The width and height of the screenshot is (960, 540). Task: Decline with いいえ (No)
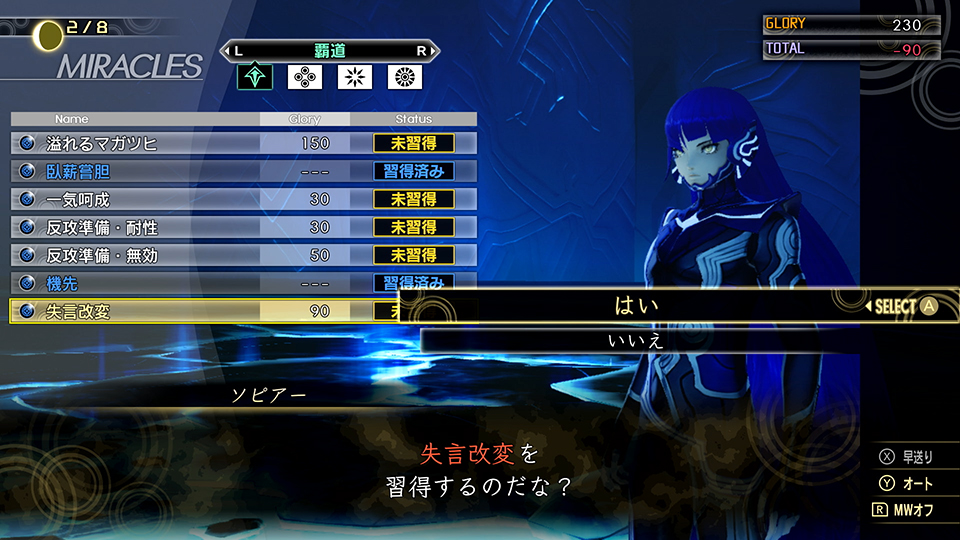pos(637,341)
